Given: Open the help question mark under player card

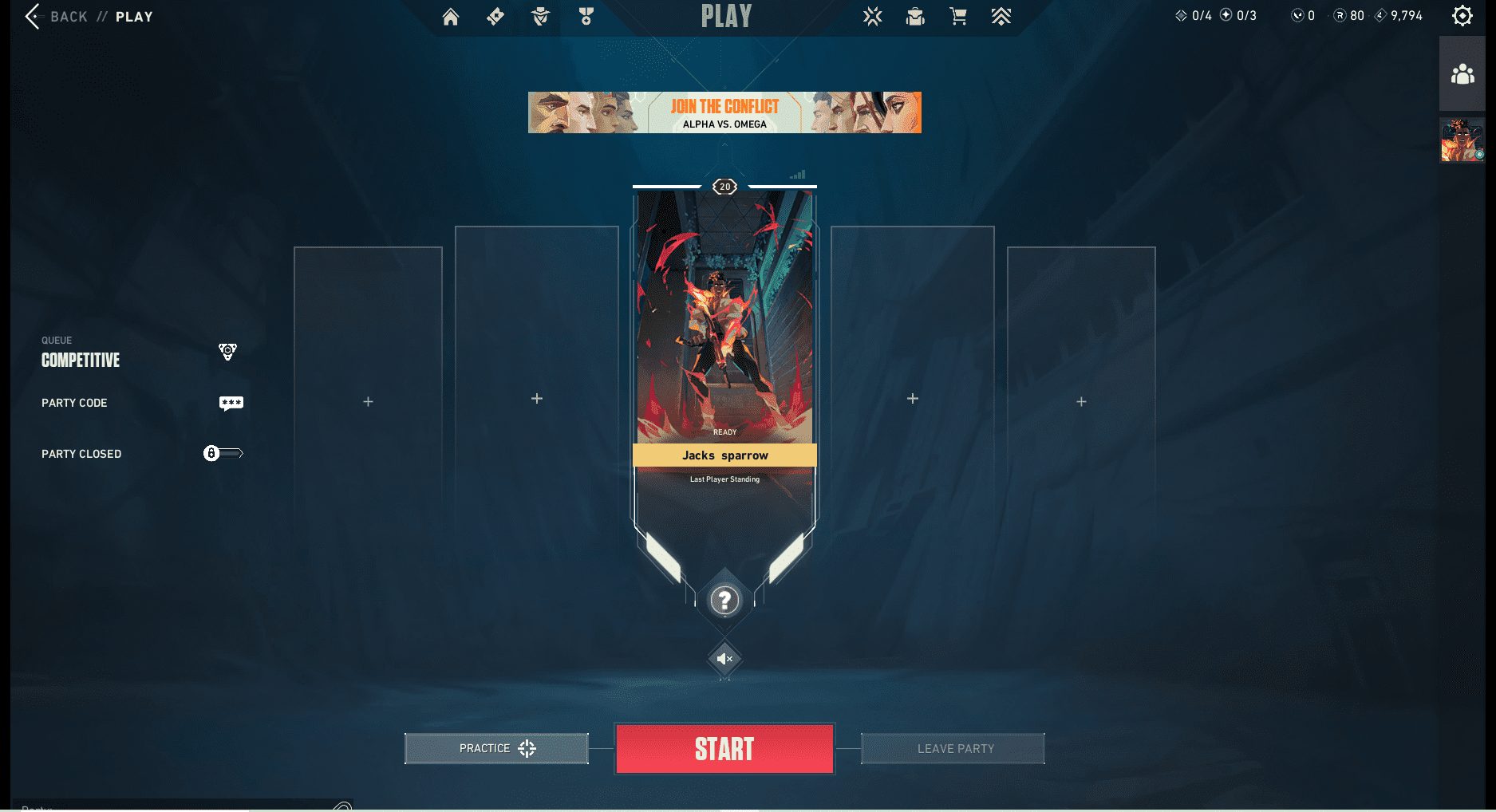Looking at the screenshot, I should pyautogui.click(x=724, y=600).
